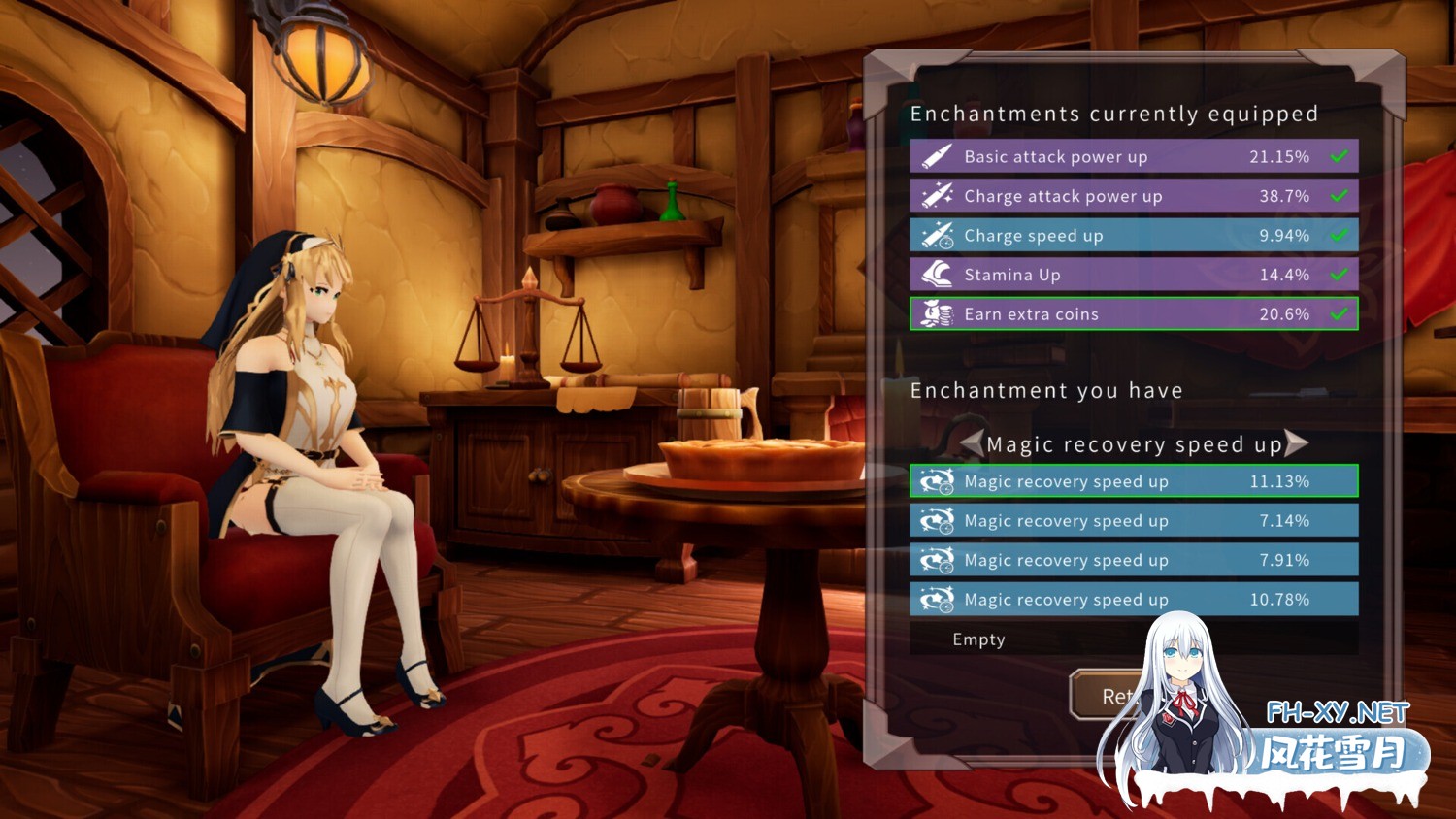Choose the 7.14% Magic recovery speed up

pos(1133,521)
